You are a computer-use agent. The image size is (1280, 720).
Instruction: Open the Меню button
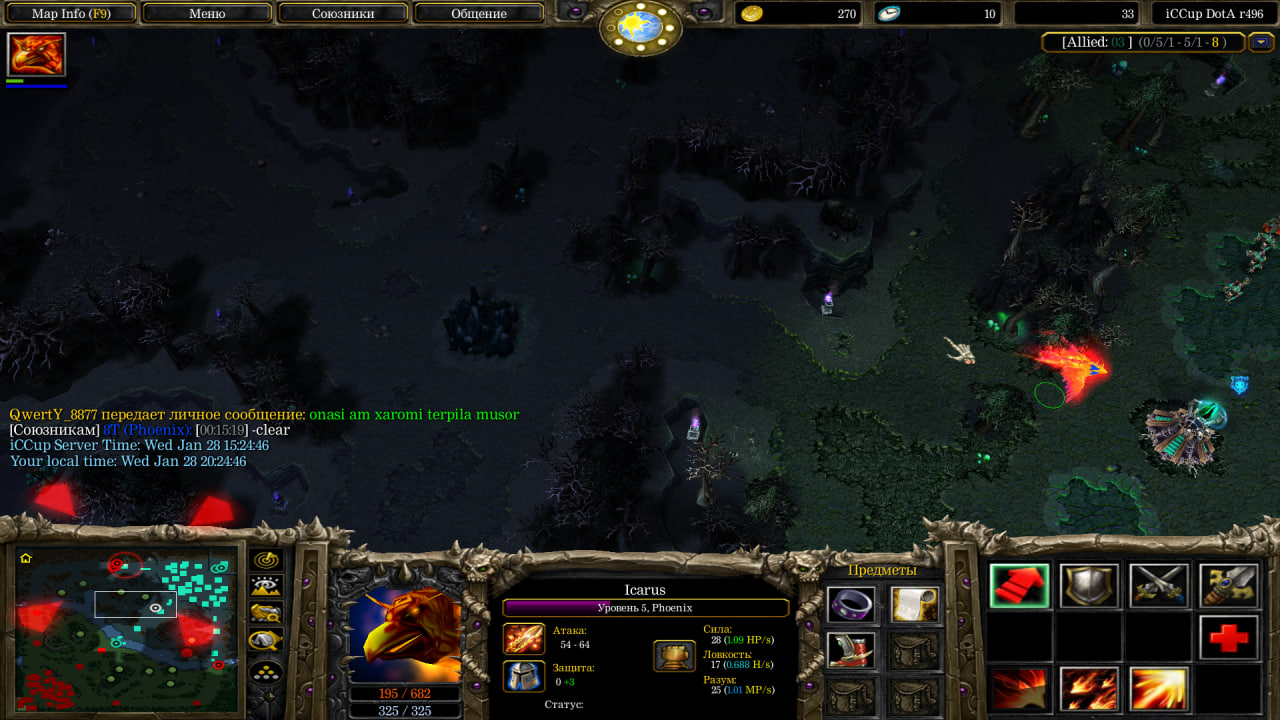[x=207, y=13]
